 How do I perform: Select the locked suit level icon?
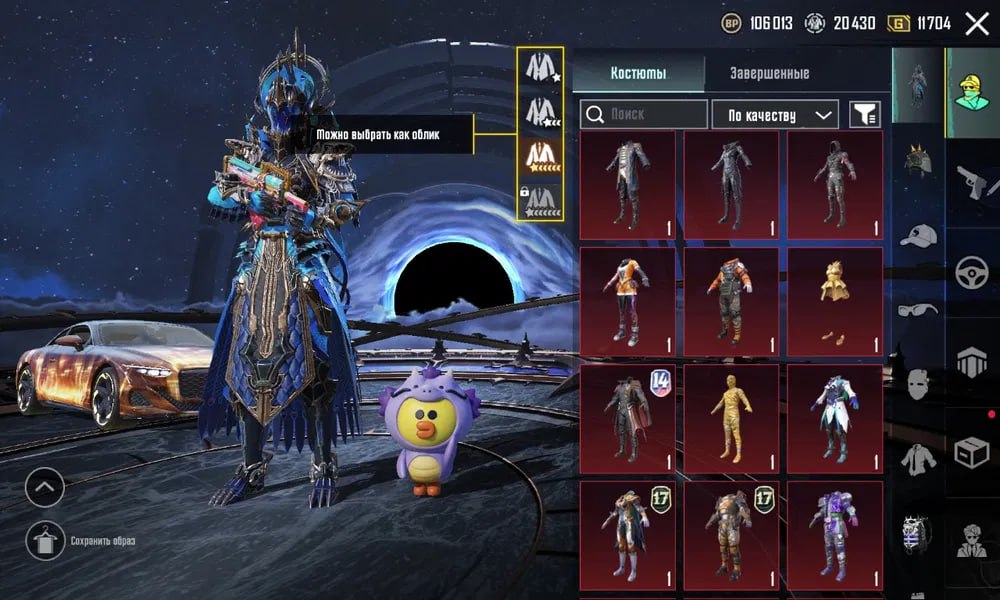click(541, 197)
